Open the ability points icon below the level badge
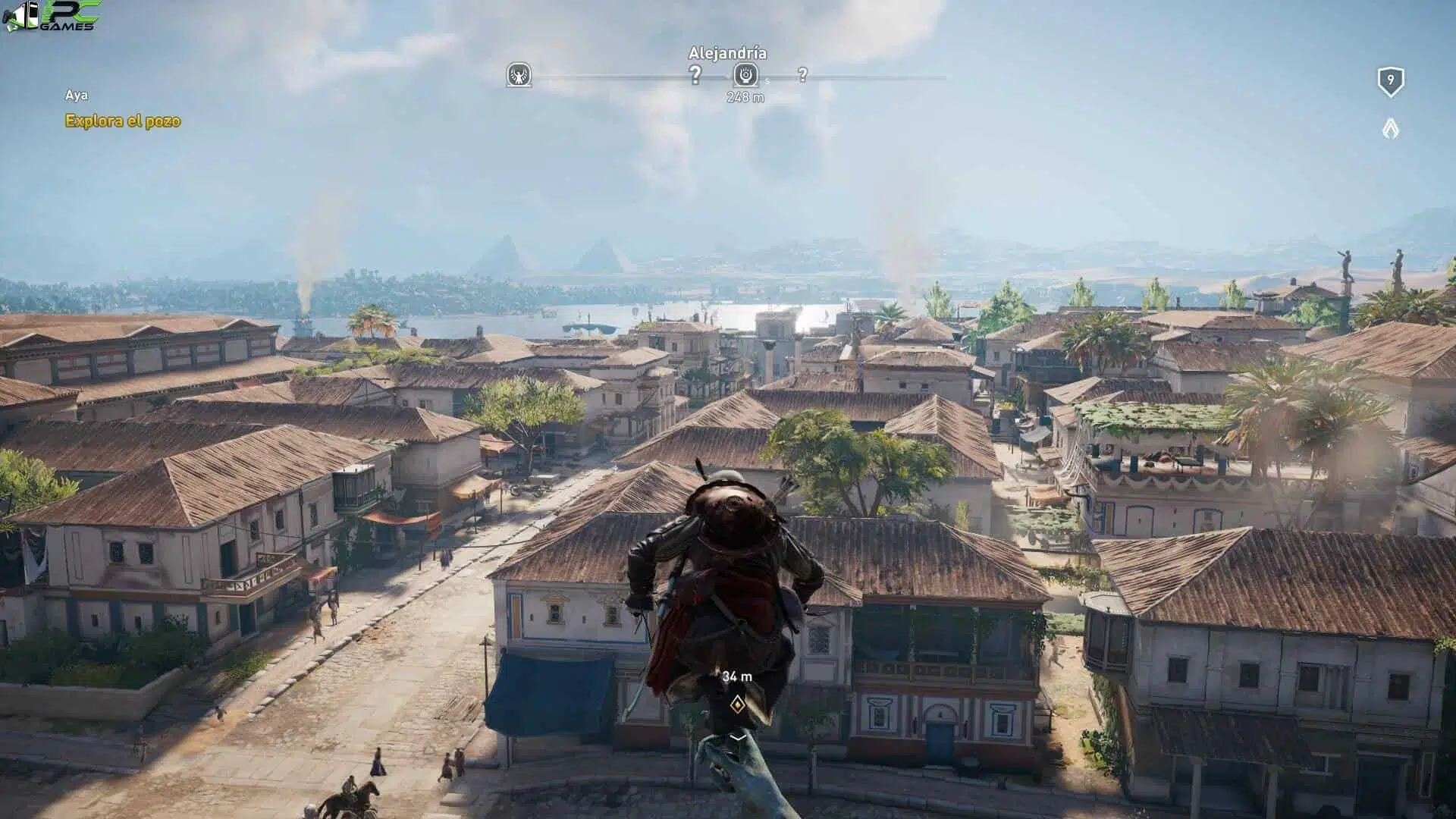The image size is (1456, 819). click(1390, 128)
